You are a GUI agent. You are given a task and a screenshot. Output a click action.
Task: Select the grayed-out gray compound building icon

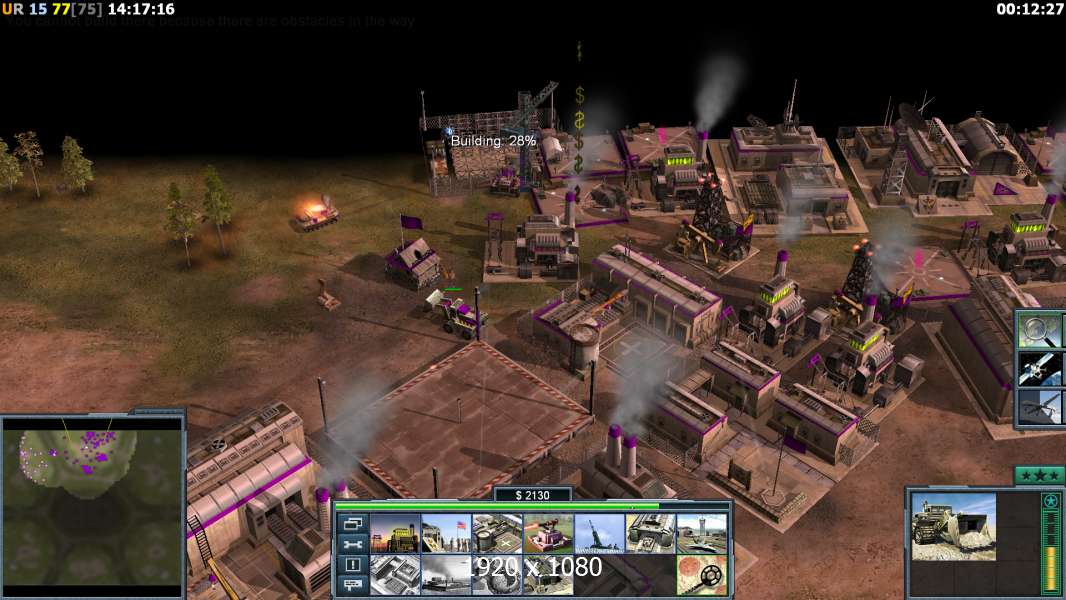394,575
